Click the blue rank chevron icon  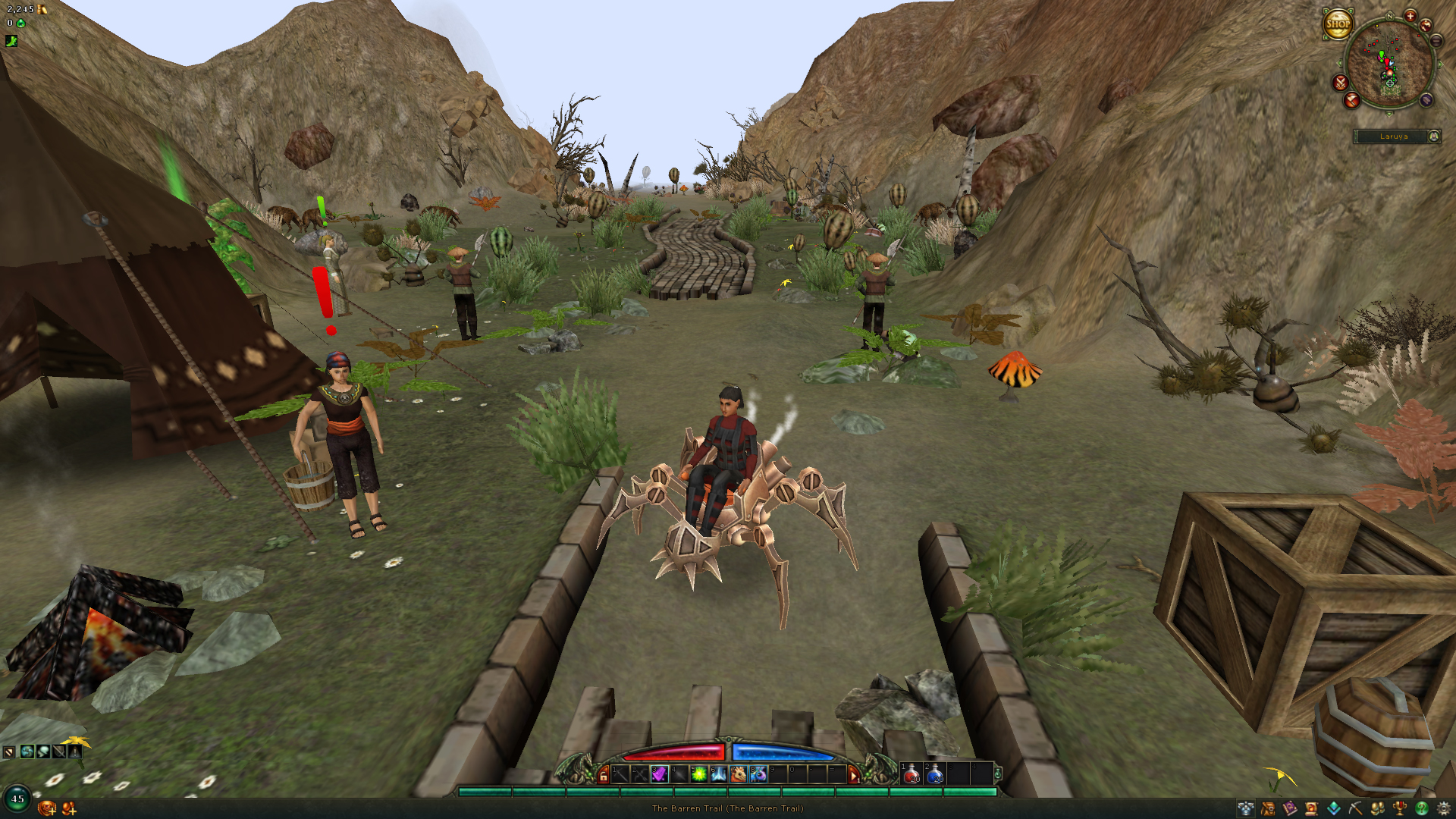click(1333, 809)
